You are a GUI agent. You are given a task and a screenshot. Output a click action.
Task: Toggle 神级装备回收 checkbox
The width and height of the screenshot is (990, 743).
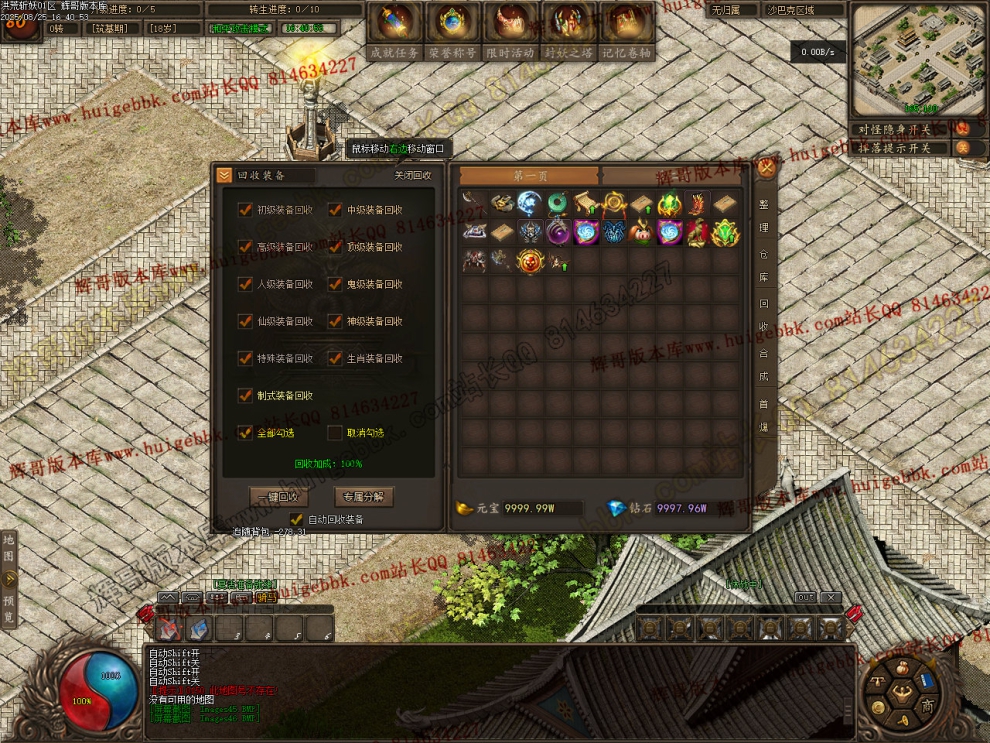(x=335, y=322)
